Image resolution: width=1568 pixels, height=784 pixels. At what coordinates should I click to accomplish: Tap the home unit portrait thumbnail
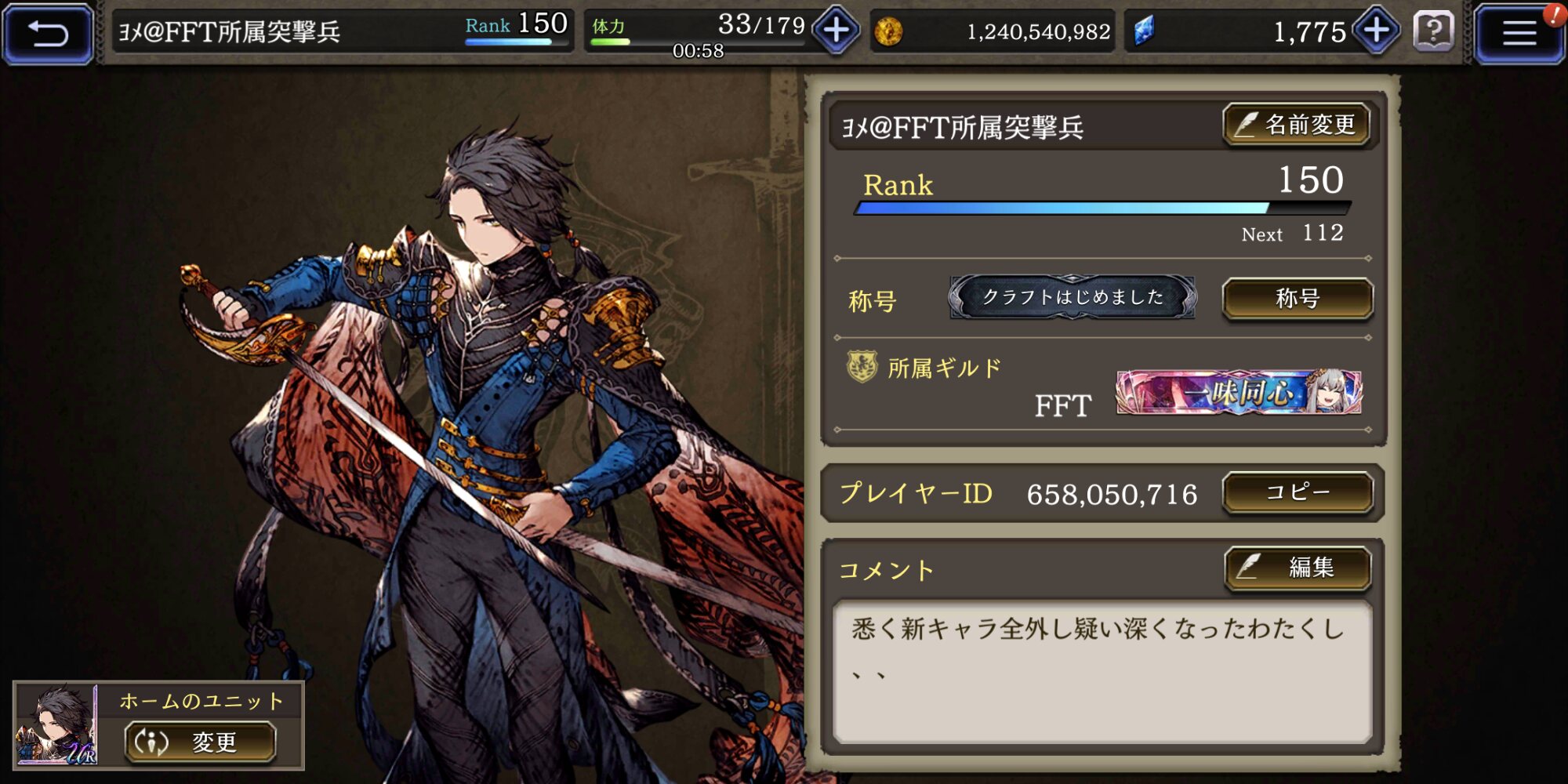(x=56, y=725)
